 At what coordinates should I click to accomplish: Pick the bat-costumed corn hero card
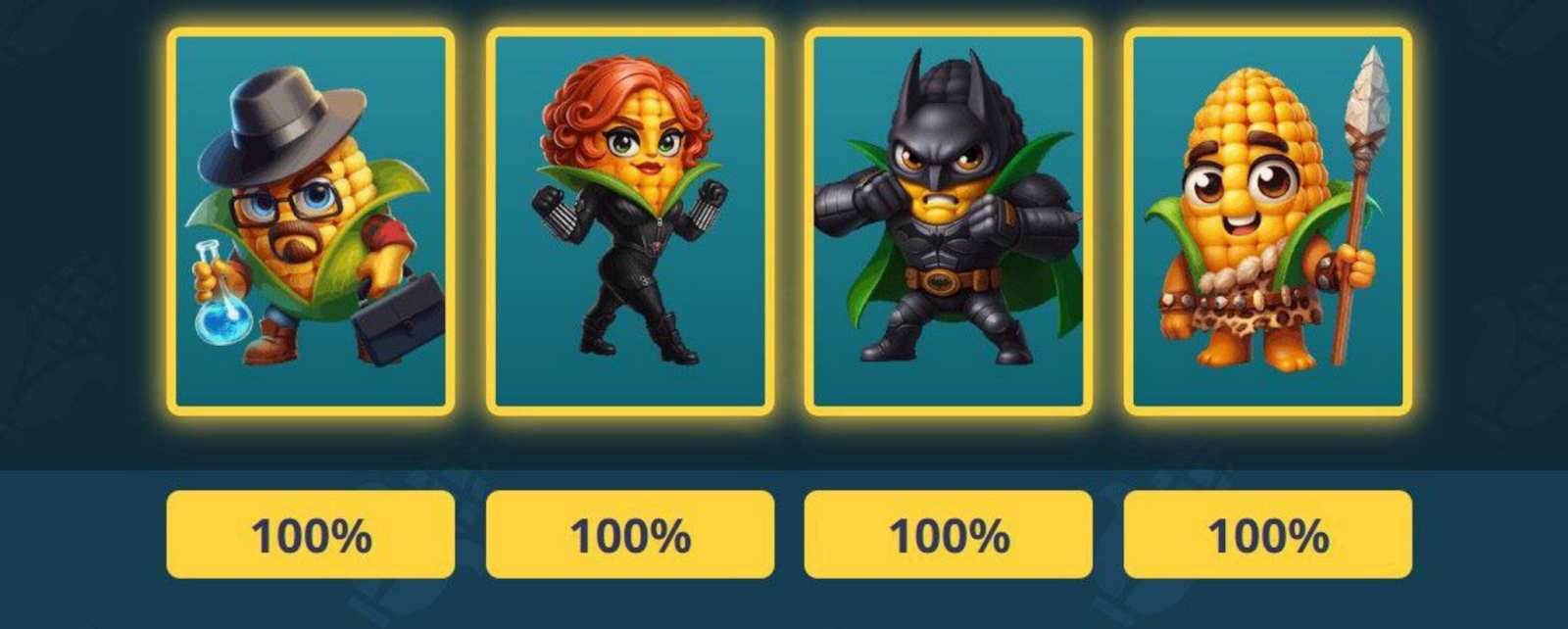(x=949, y=221)
